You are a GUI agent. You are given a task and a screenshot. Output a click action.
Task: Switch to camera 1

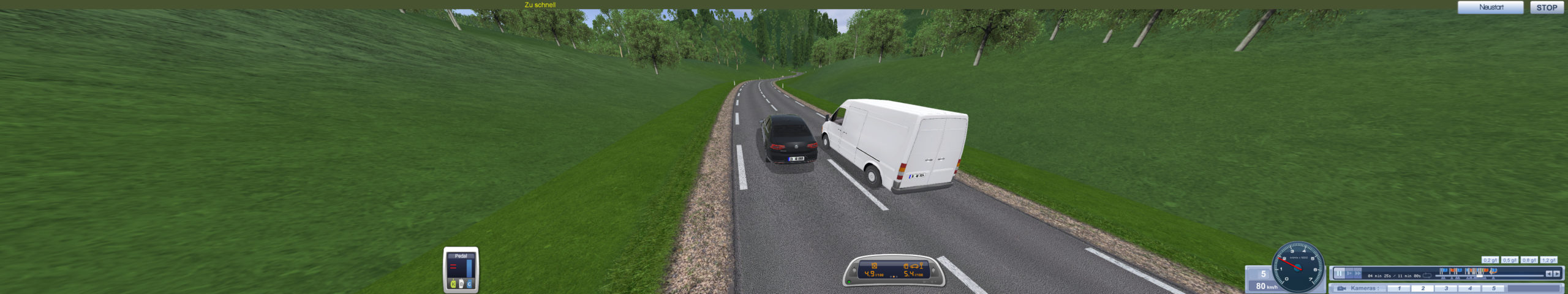click(x=1399, y=288)
